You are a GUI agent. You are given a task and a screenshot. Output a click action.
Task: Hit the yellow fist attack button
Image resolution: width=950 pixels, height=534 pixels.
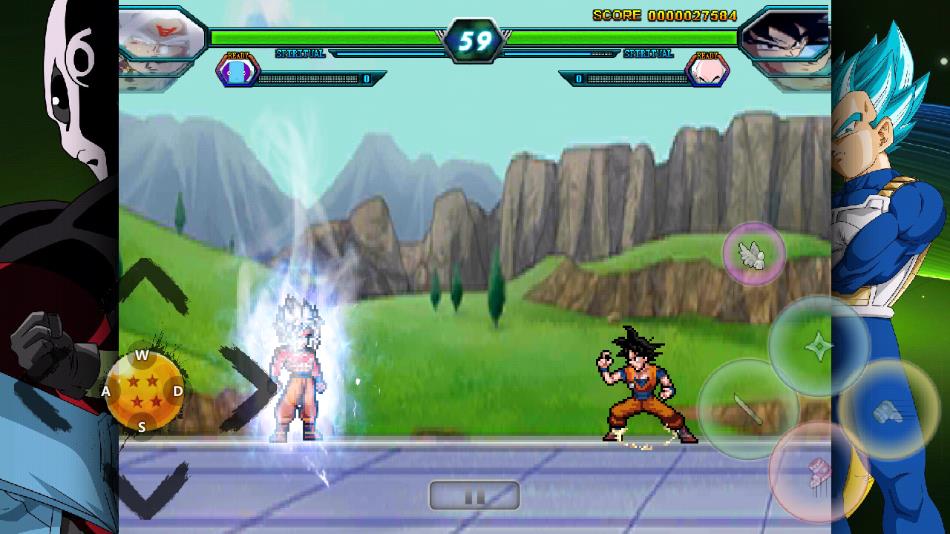(x=888, y=408)
